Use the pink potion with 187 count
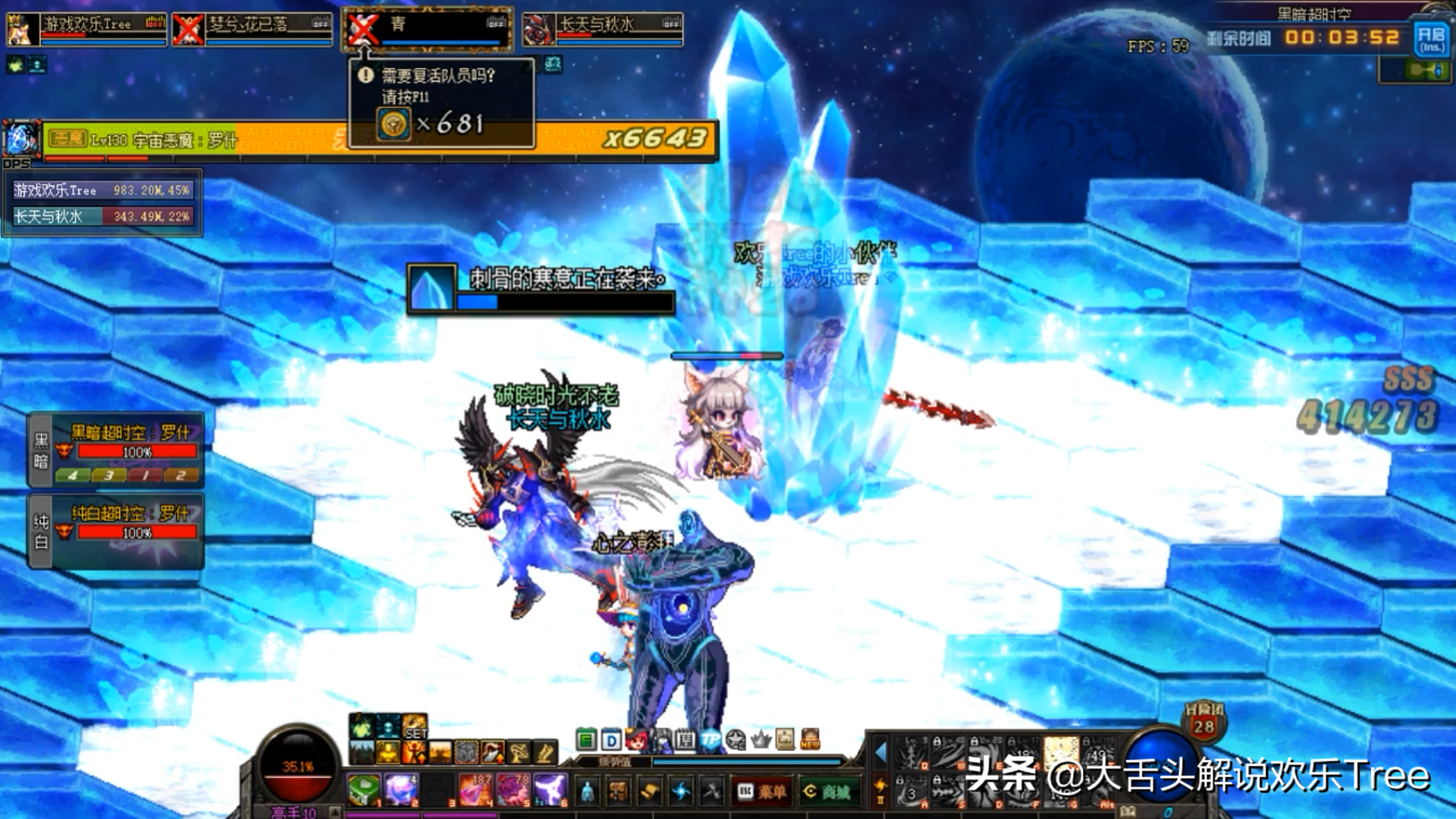Screen dimensions: 1456x819 [x=475, y=790]
